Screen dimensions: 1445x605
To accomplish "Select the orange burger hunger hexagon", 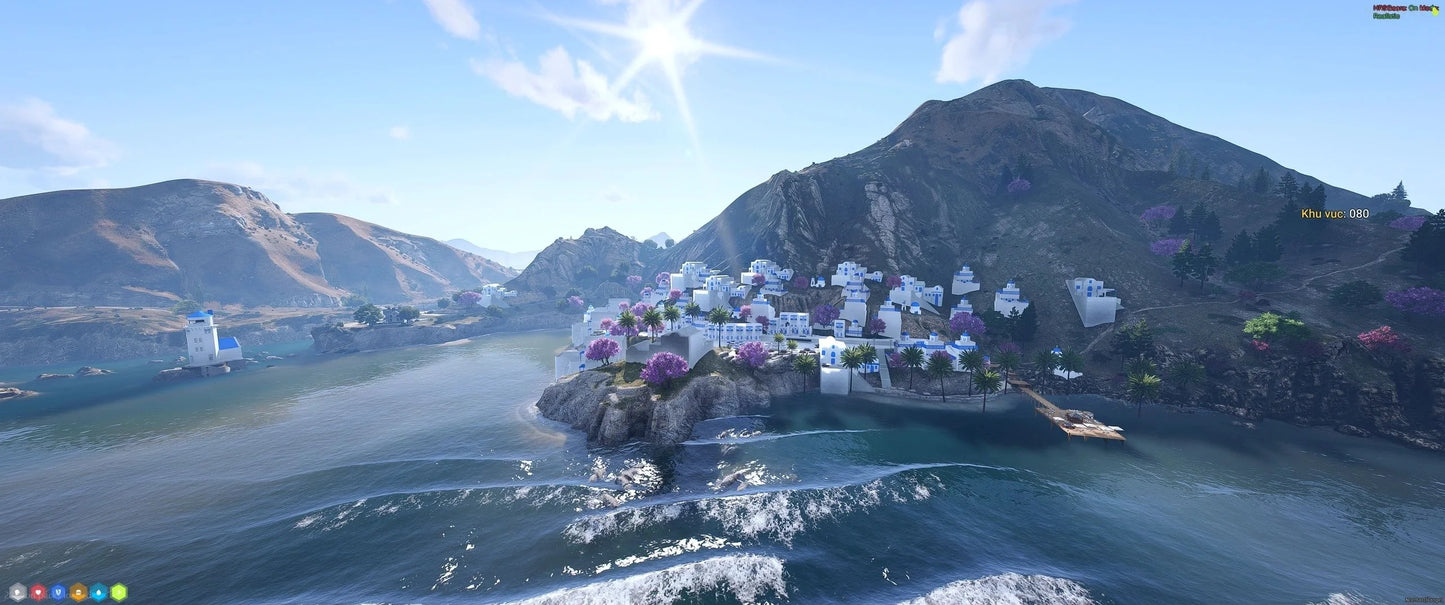I will (78, 592).
